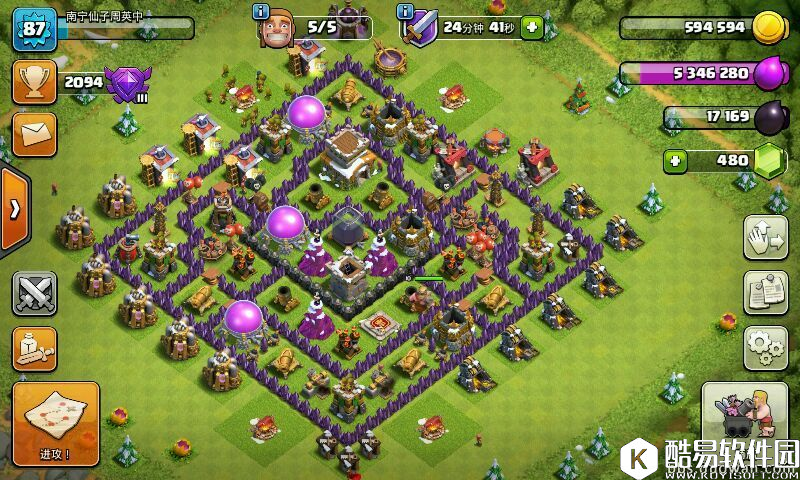800x480 pixels.
Task: Show shield info via the shield's i button
Action: (x=405, y=11)
